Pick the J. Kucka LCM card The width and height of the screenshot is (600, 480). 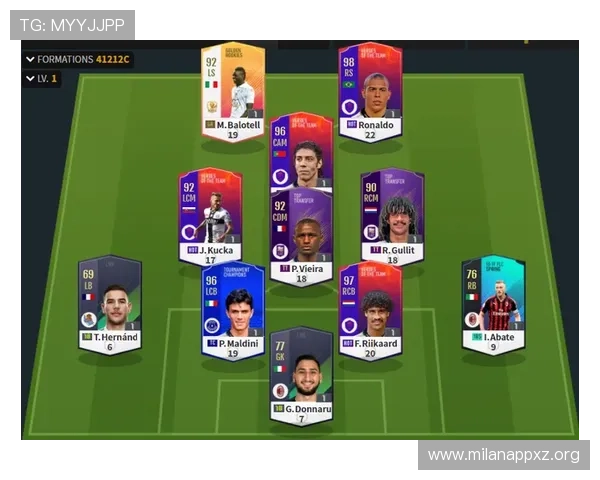(x=210, y=215)
